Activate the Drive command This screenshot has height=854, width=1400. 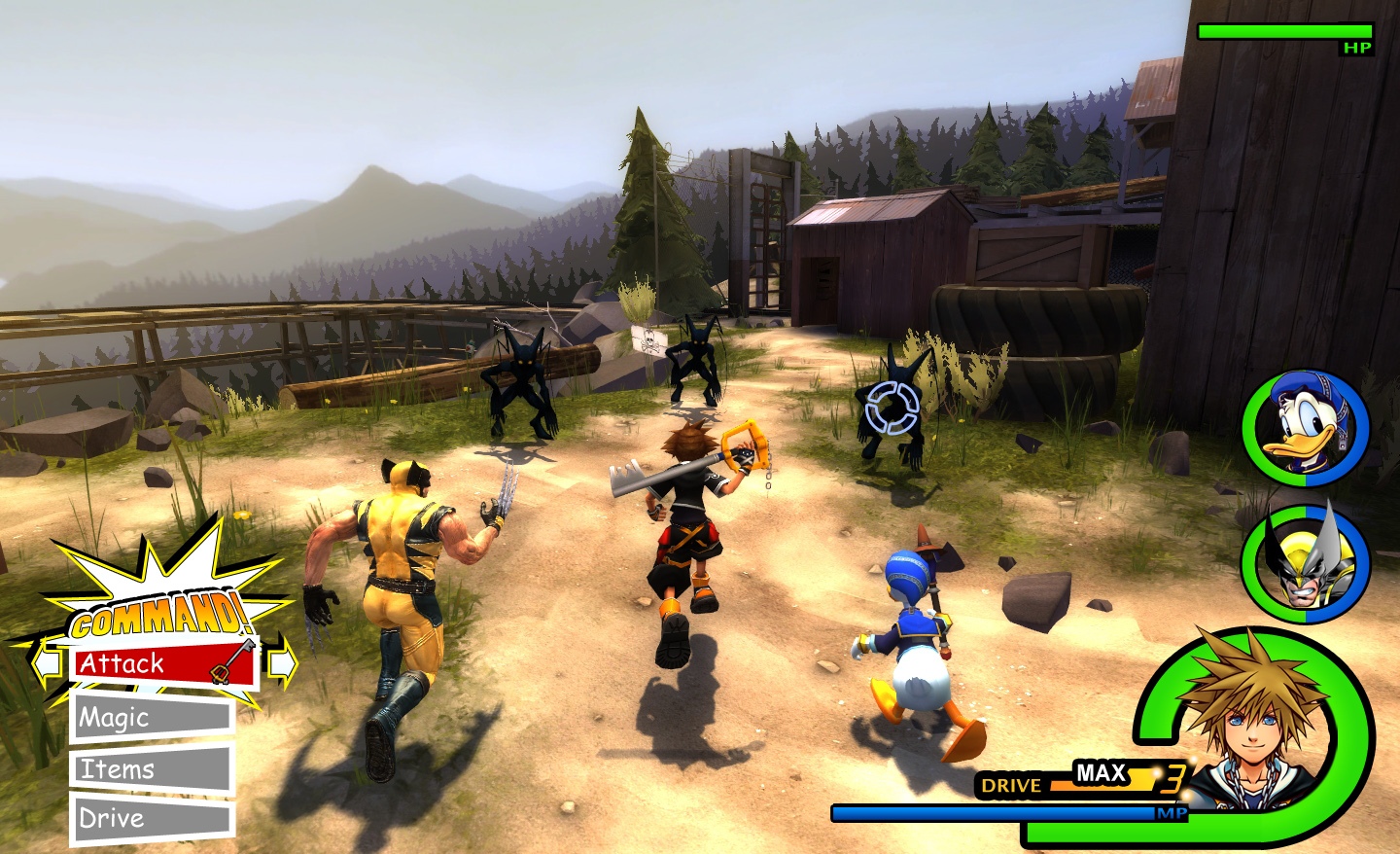[x=112, y=818]
